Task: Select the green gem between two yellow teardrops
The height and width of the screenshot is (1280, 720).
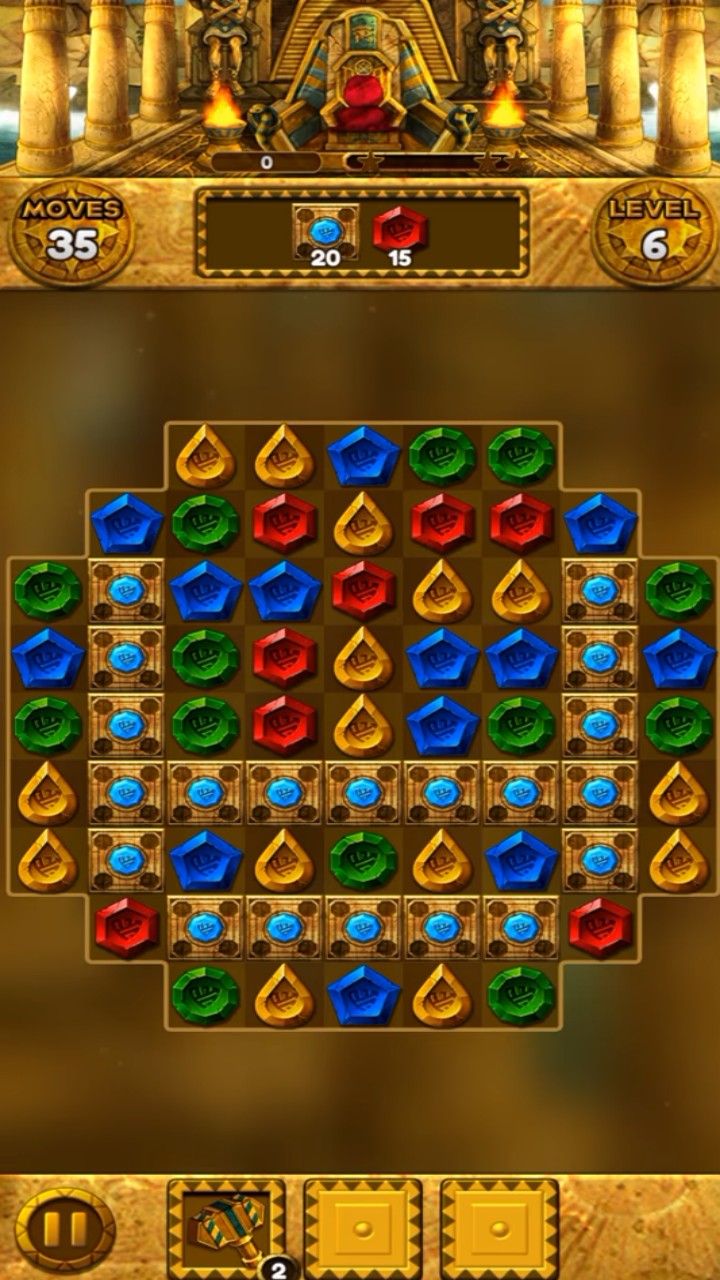Action: pos(364,860)
